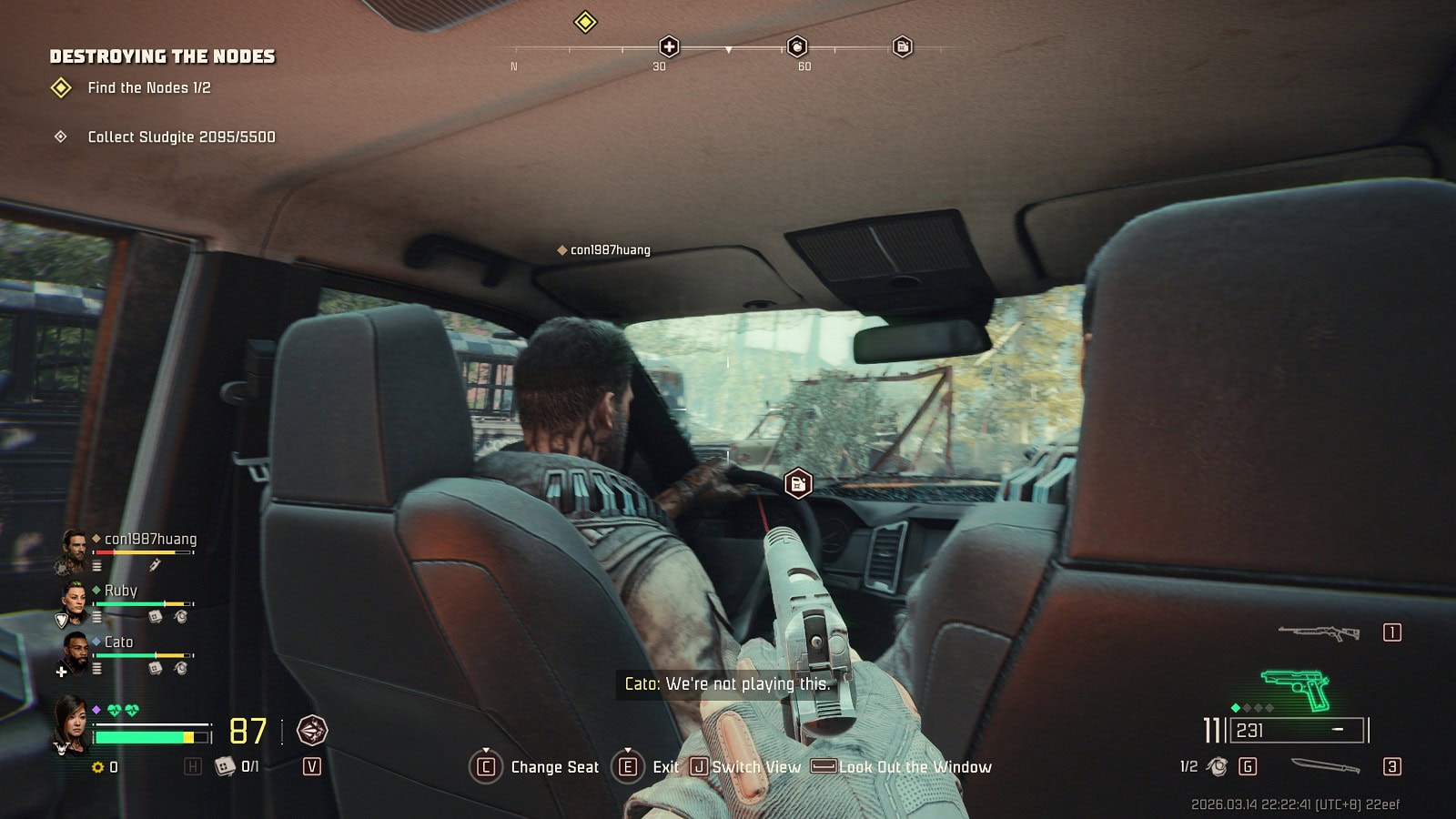Click the hexagonal waypoint marker over the dashboard
Viewport: 1456px width, 819px height.
[798, 483]
